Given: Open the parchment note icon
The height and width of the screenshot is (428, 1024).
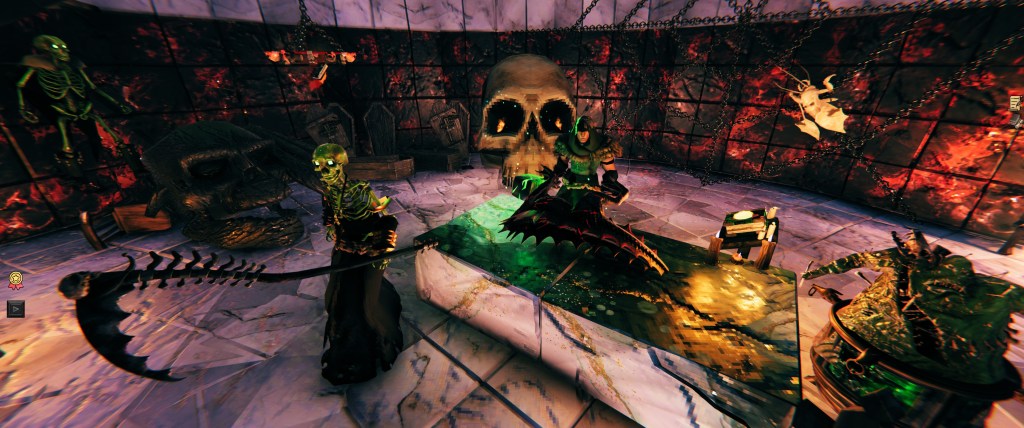Looking at the screenshot, I should tap(1016, 104).
